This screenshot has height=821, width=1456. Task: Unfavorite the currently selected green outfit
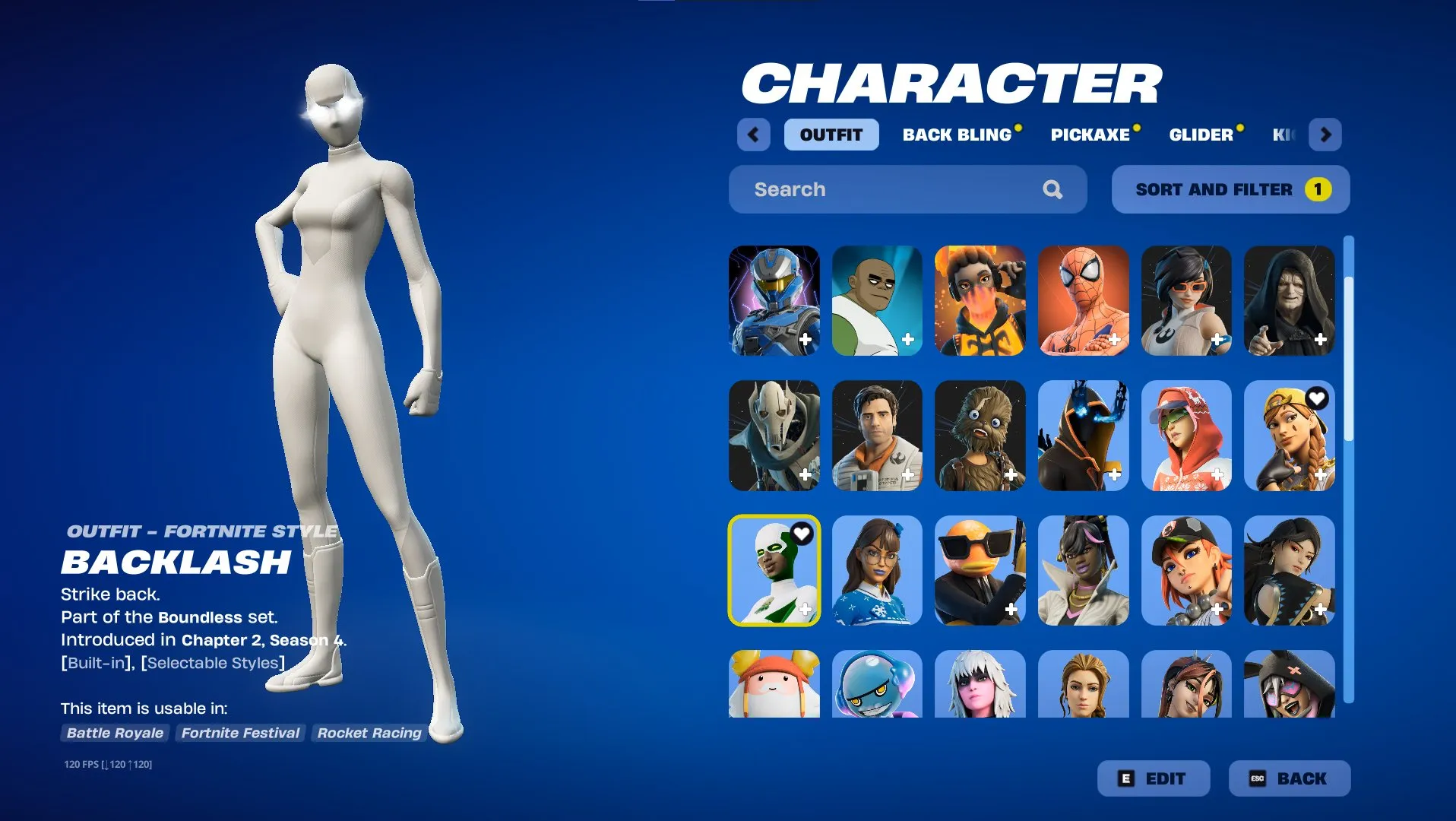(800, 534)
